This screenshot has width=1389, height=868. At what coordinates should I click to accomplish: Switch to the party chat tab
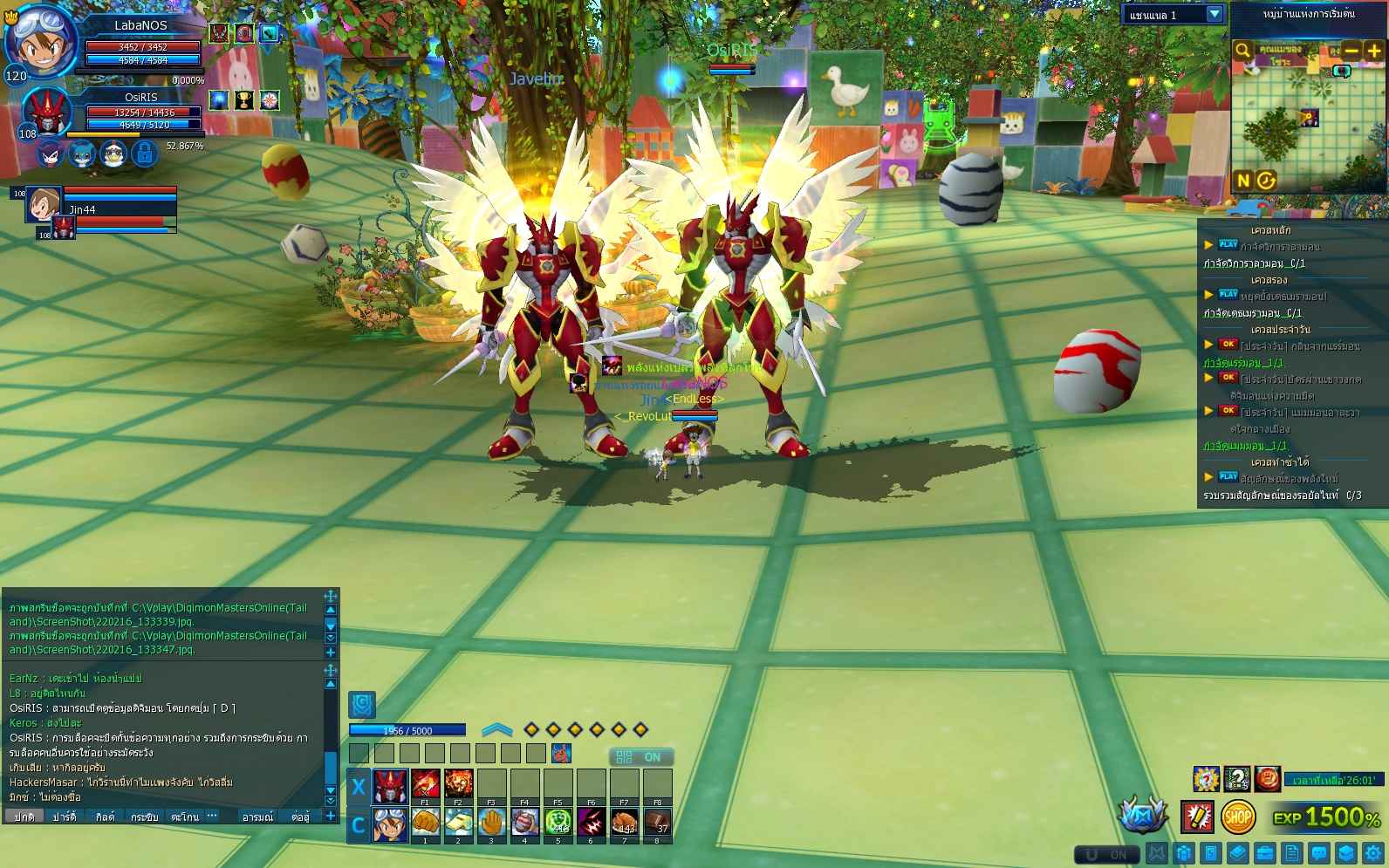tap(65, 817)
